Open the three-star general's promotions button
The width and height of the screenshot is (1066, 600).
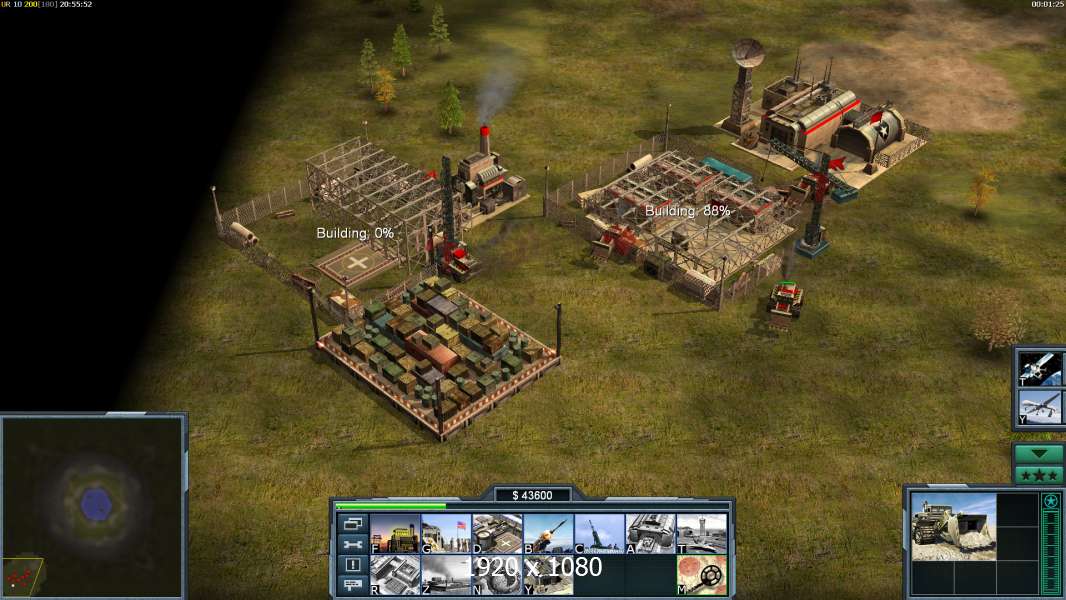(1038, 475)
